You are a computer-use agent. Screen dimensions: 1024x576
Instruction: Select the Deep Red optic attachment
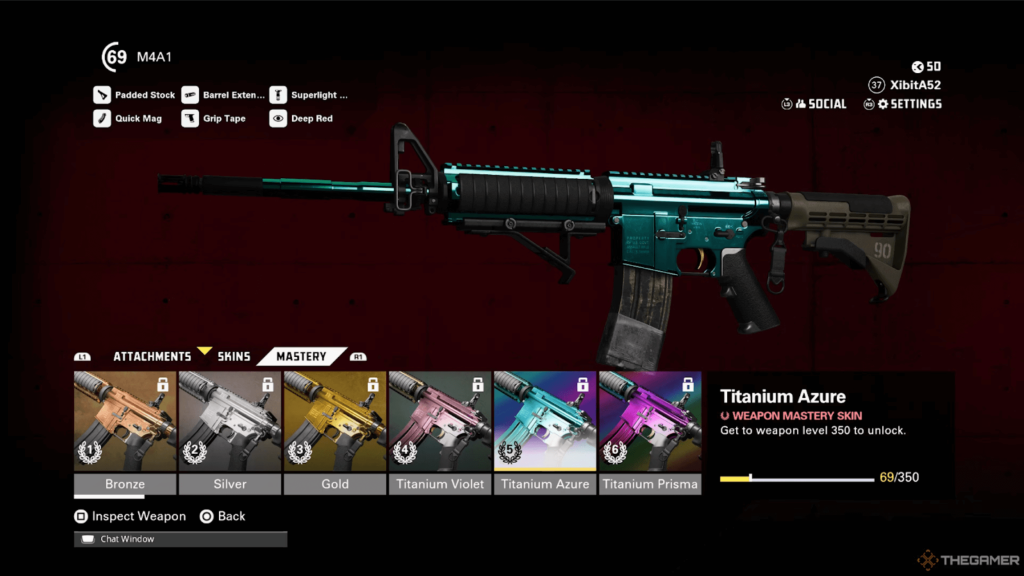[302, 118]
